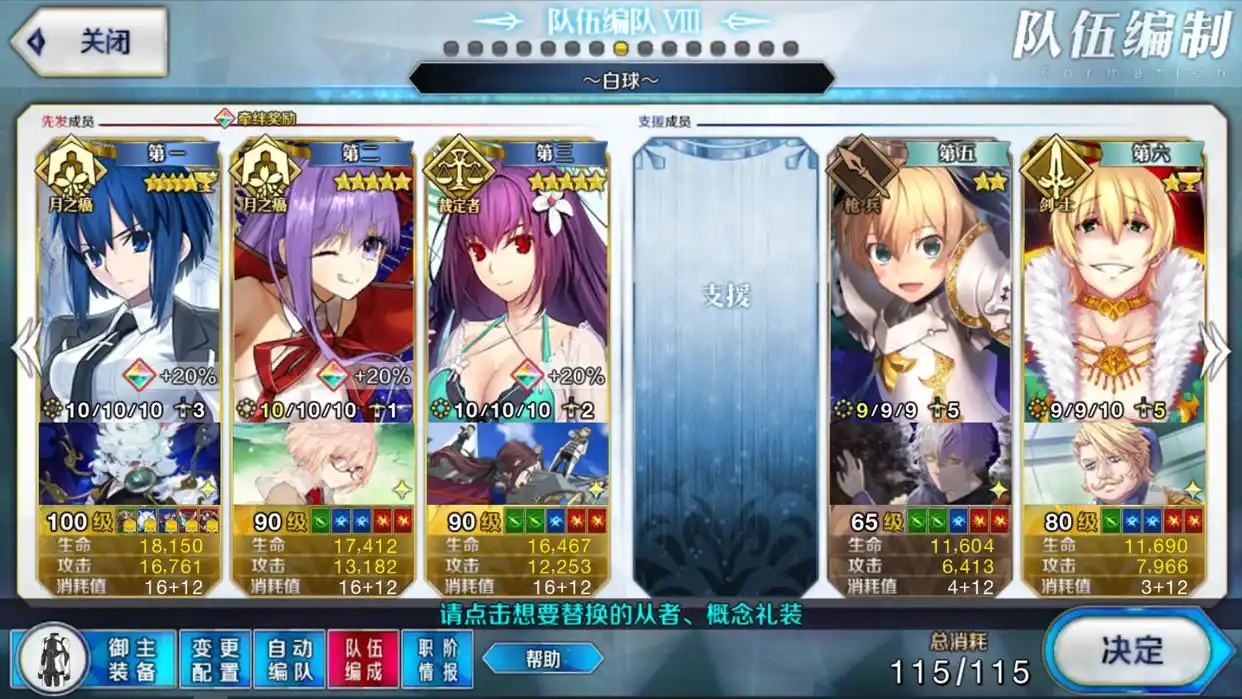Select the 裁定者 servant in slot 第三
Screen dimensions: 1242x699
517,280
